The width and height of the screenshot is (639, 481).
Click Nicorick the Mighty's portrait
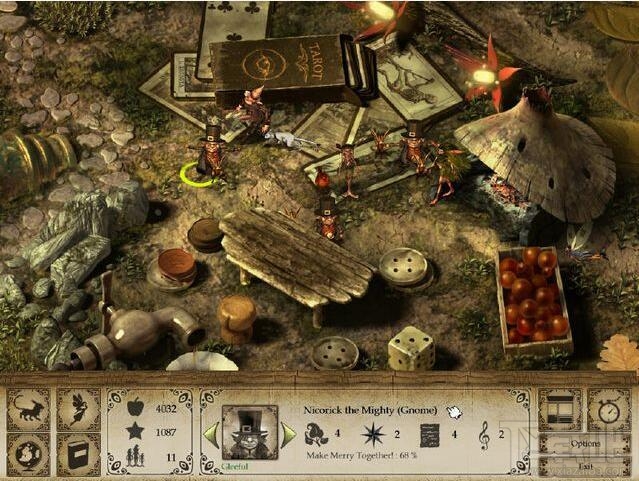pyautogui.click(x=249, y=432)
